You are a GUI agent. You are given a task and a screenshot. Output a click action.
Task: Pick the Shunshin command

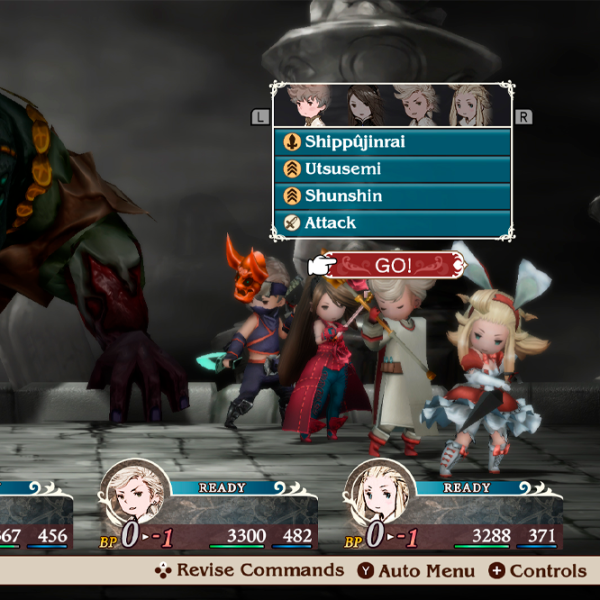[x=392, y=196]
